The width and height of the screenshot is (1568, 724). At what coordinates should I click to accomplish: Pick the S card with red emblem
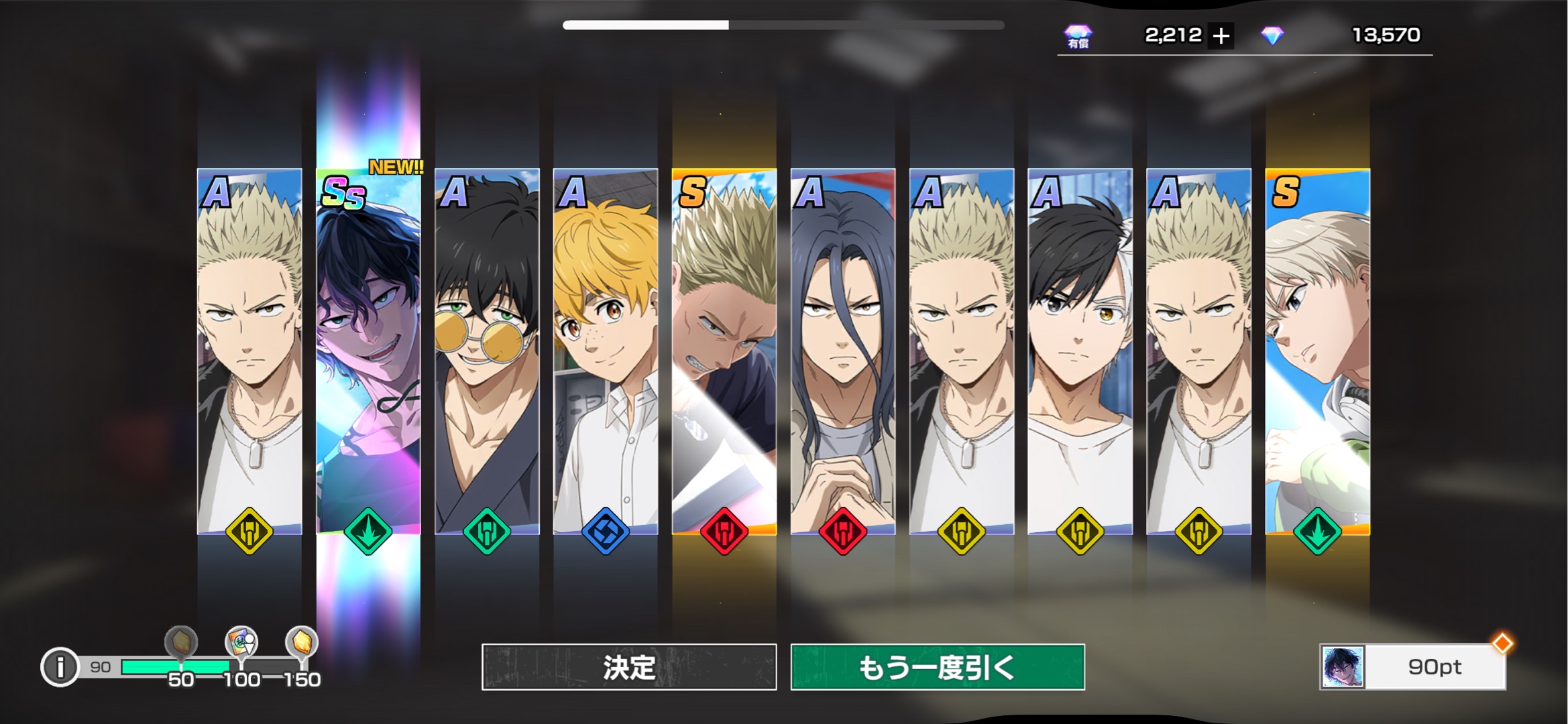coord(724,352)
